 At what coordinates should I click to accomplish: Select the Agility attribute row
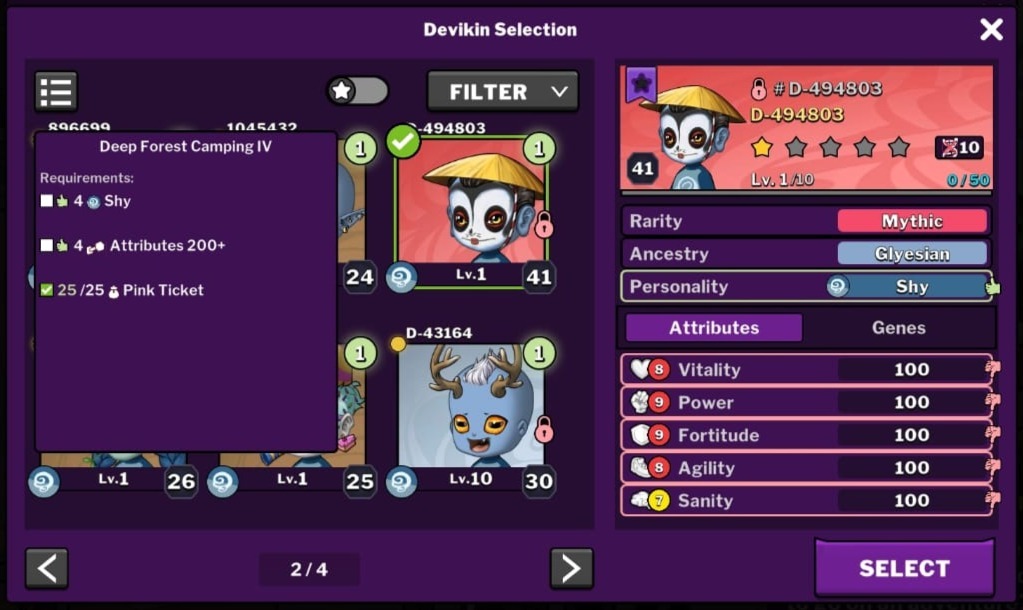pos(806,468)
